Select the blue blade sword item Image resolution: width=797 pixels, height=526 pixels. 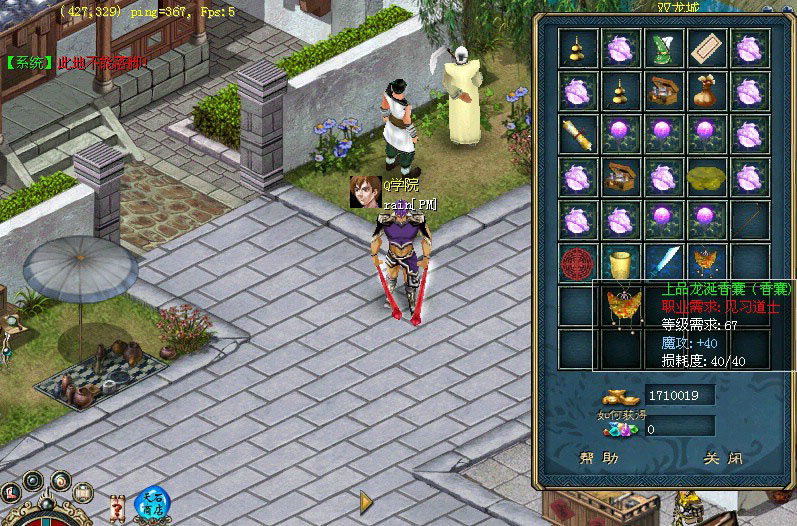(x=665, y=262)
